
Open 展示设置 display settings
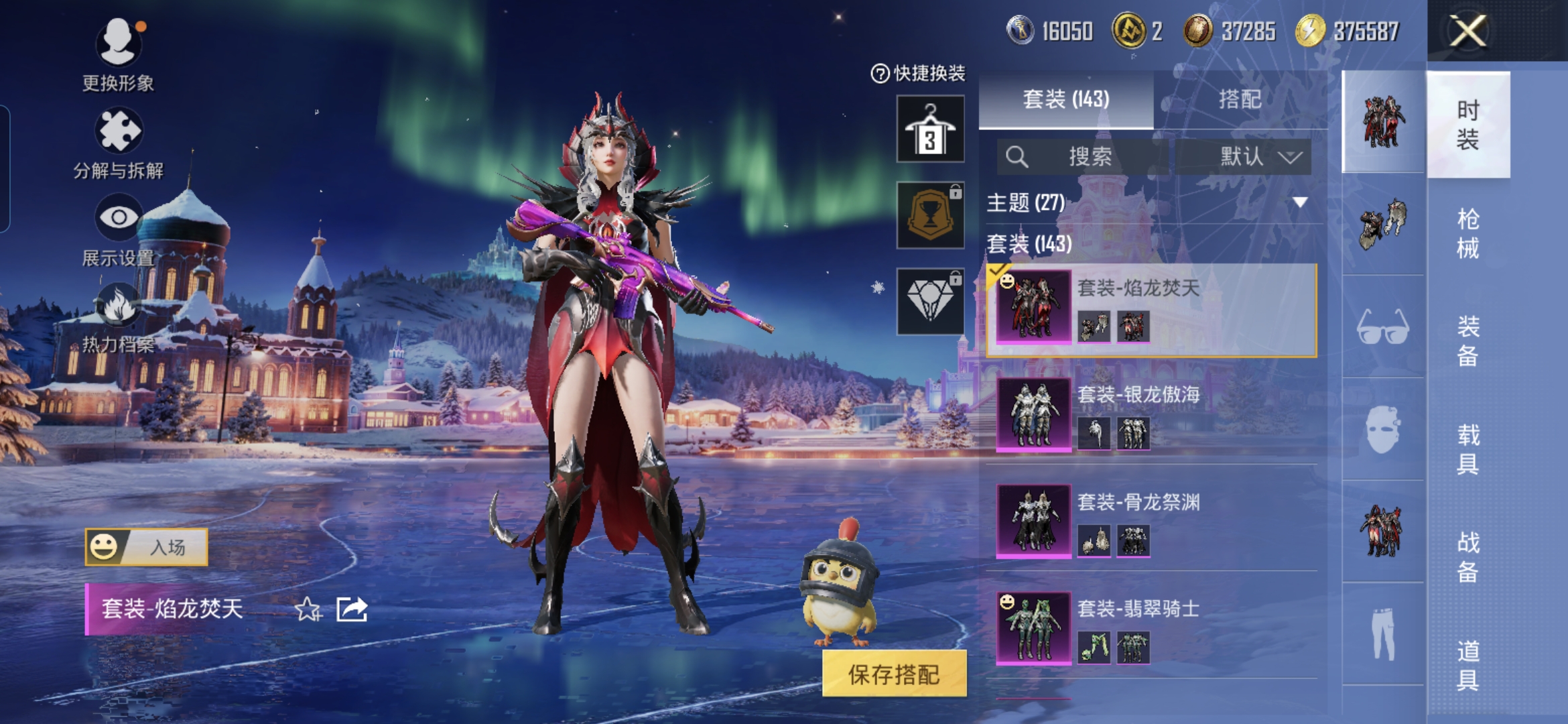pyautogui.click(x=118, y=228)
